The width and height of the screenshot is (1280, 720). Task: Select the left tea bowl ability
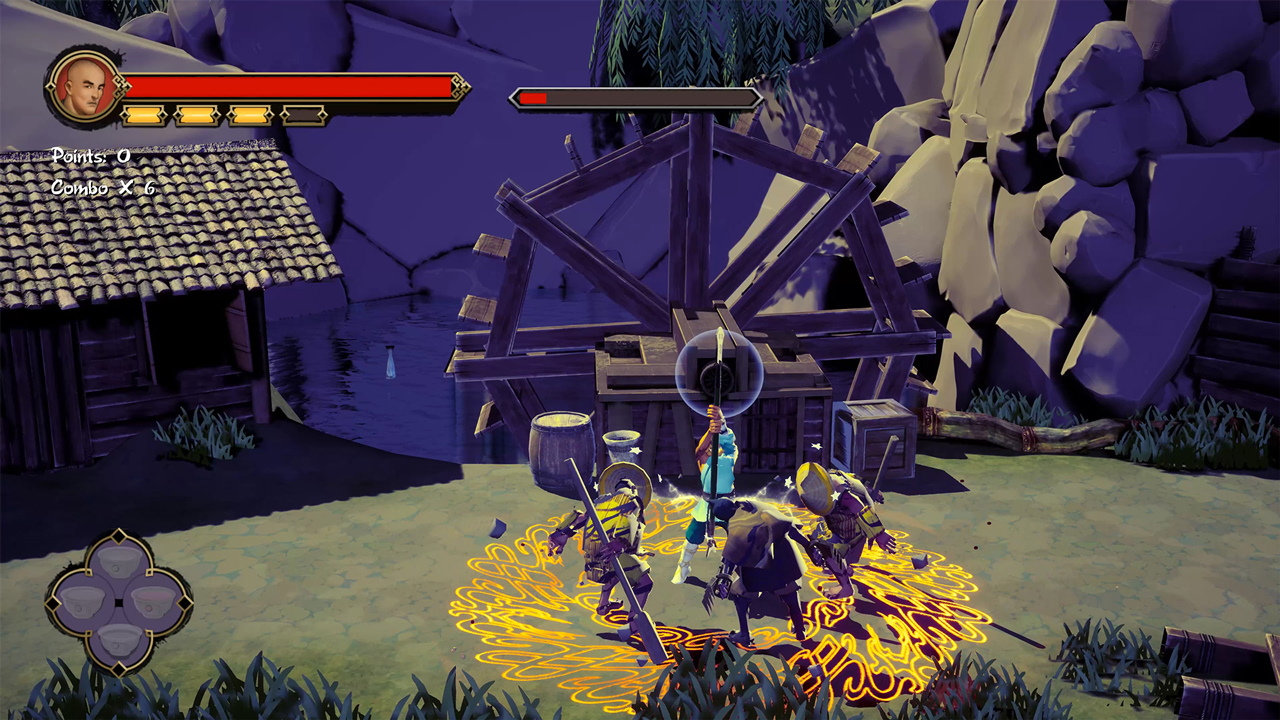pyautogui.click(x=82, y=602)
